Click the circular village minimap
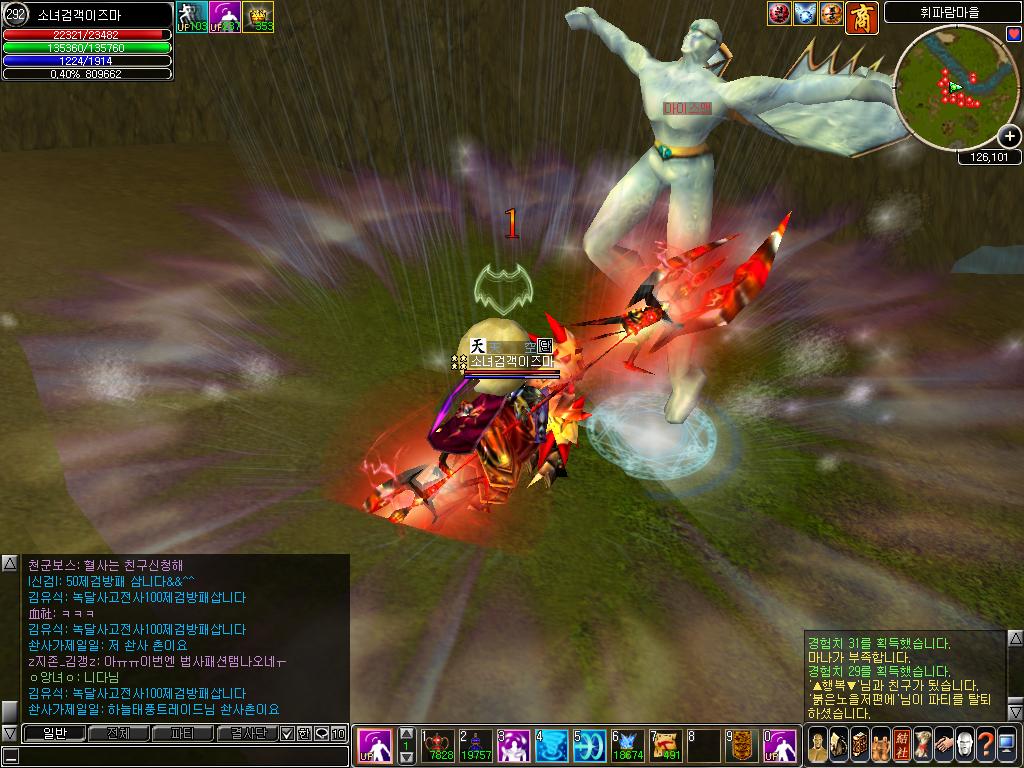This screenshot has height=768, width=1024. point(950,87)
